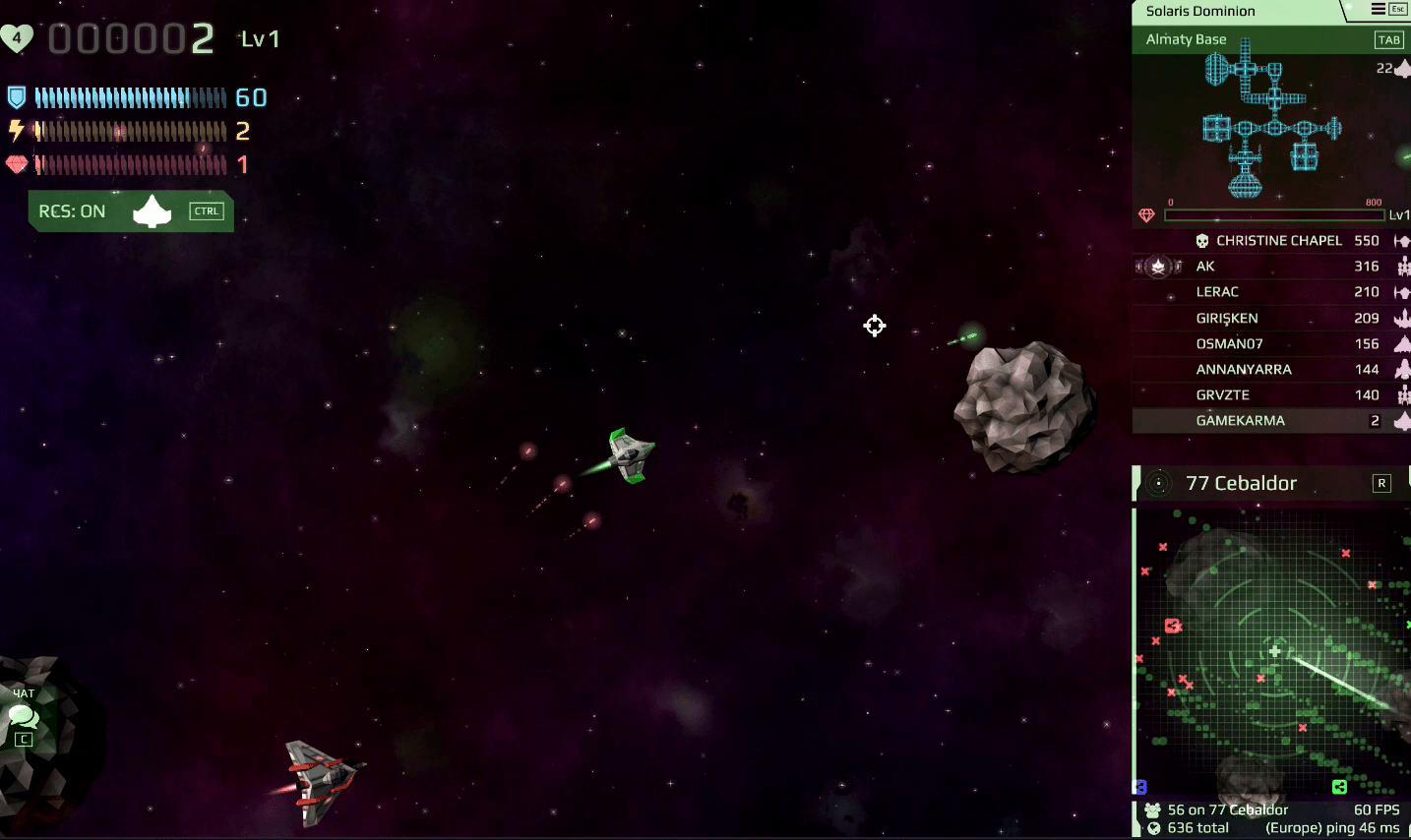Select CHRISTINE CHAPEL in the leaderboard
Viewport: 1411px width, 840px height.
pyautogui.click(x=1278, y=241)
